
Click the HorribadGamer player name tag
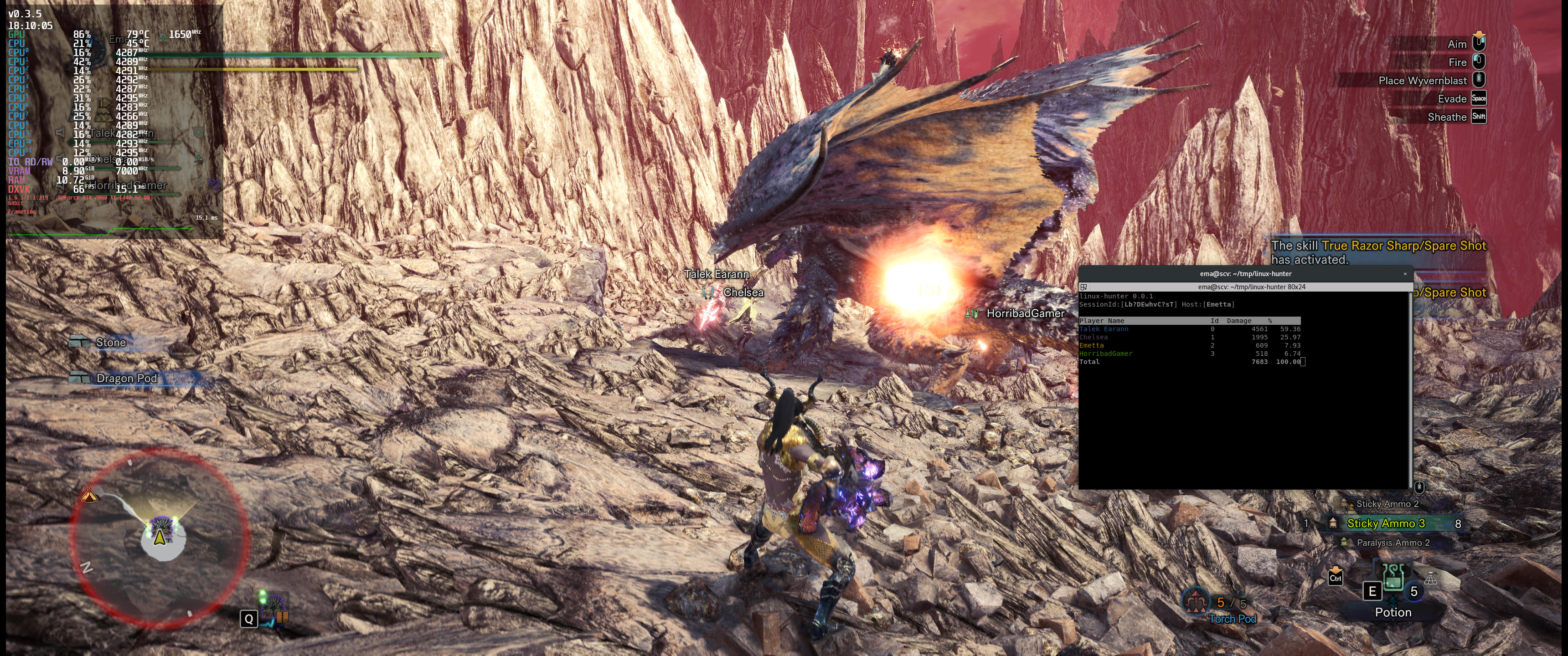coord(1025,313)
